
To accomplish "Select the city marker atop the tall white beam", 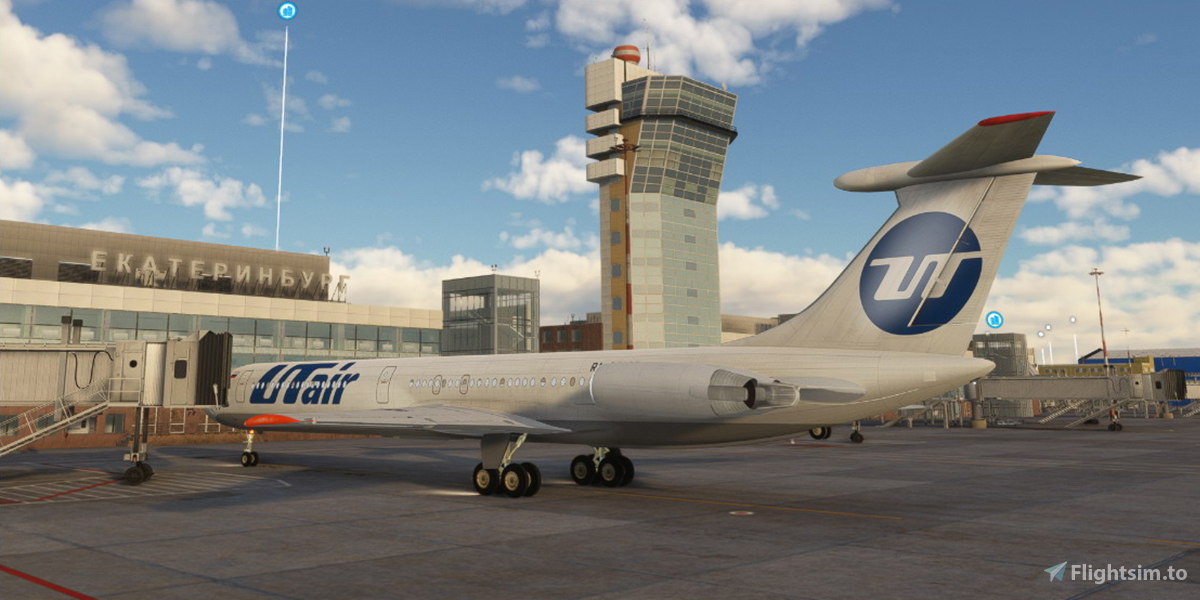I will pyautogui.click(x=287, y=11).
